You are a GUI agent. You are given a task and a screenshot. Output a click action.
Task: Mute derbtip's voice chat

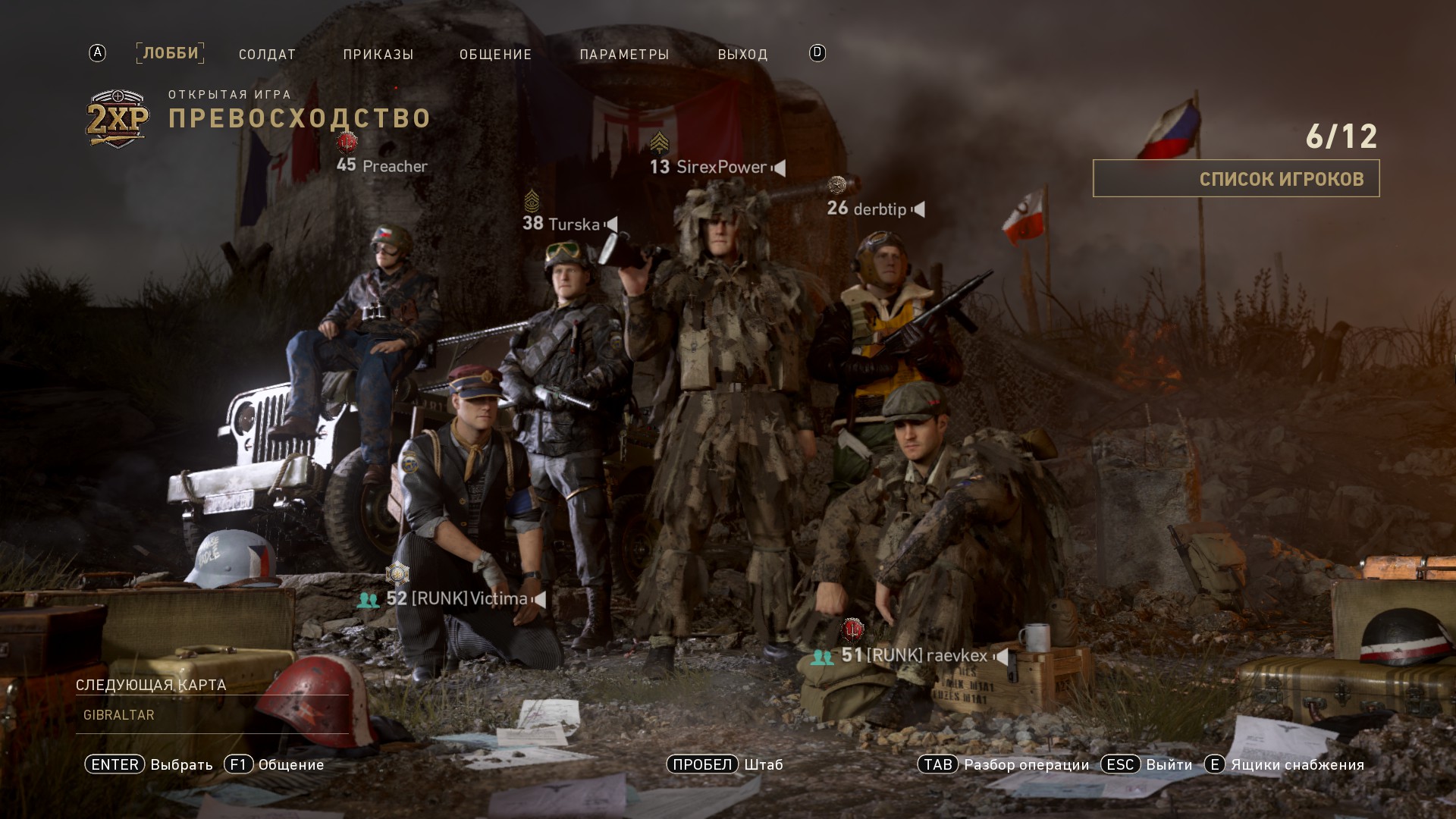pos(920,210)
